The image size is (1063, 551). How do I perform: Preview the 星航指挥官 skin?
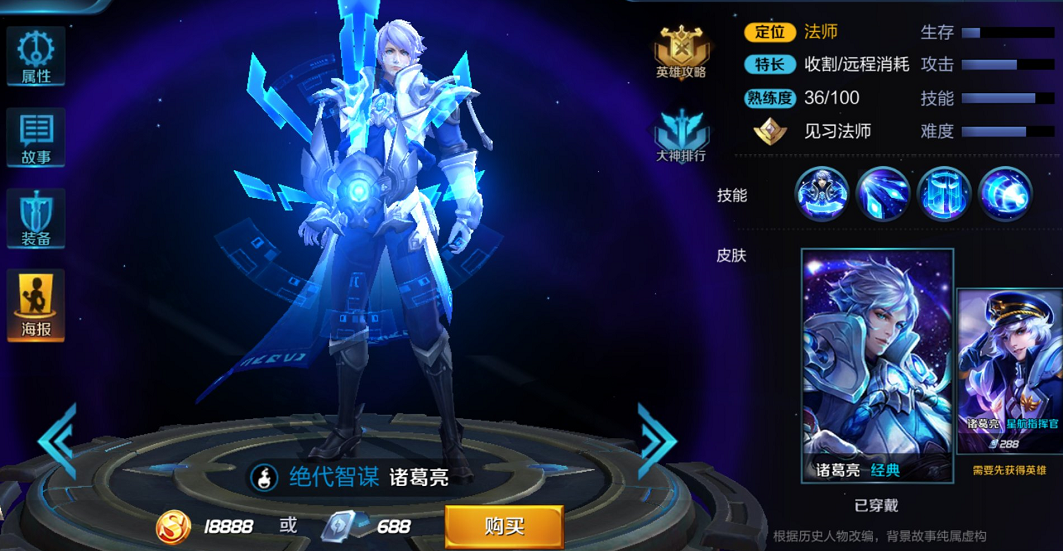[x=1010, y=372]
